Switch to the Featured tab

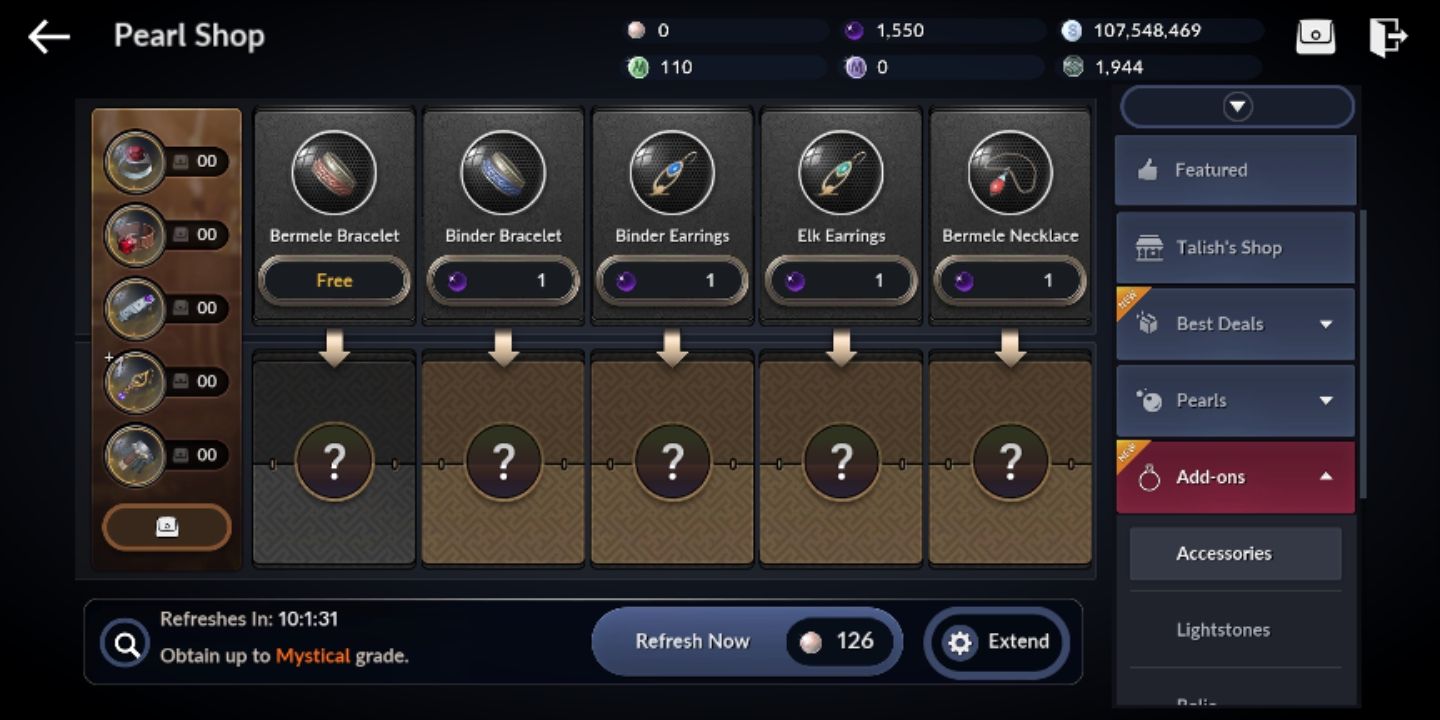point(1234,170)
